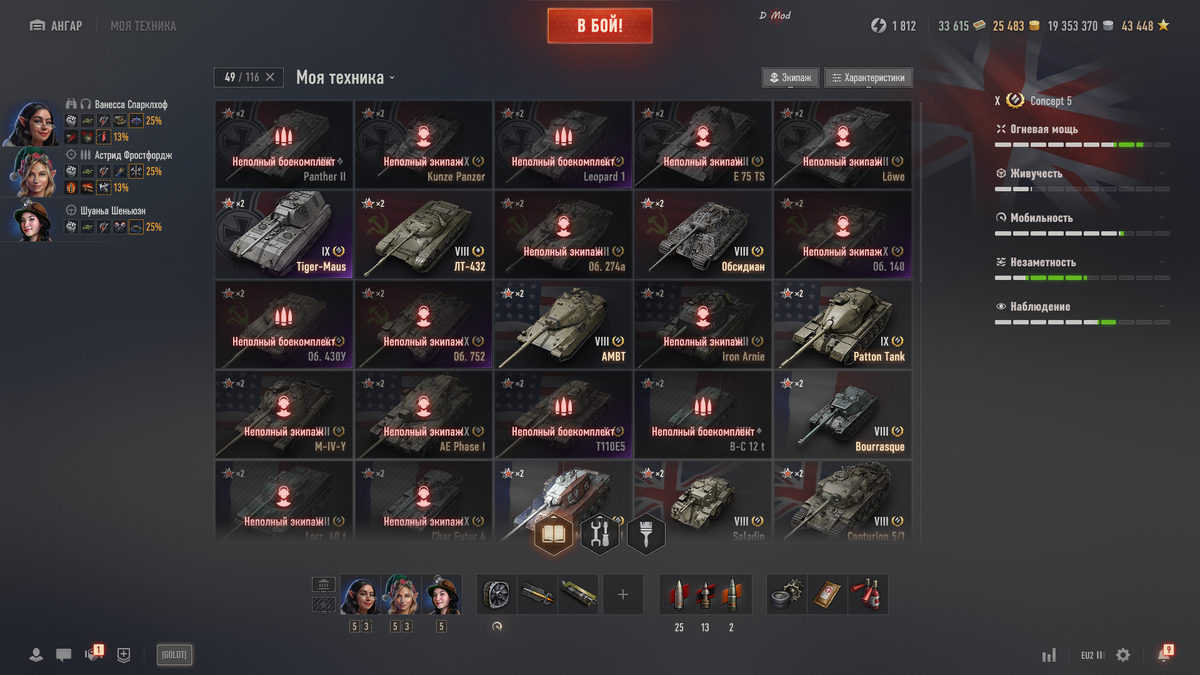Select the Panther II tank tile
This screenshot has height=675, width=1200.
click(x=284, y=145)
